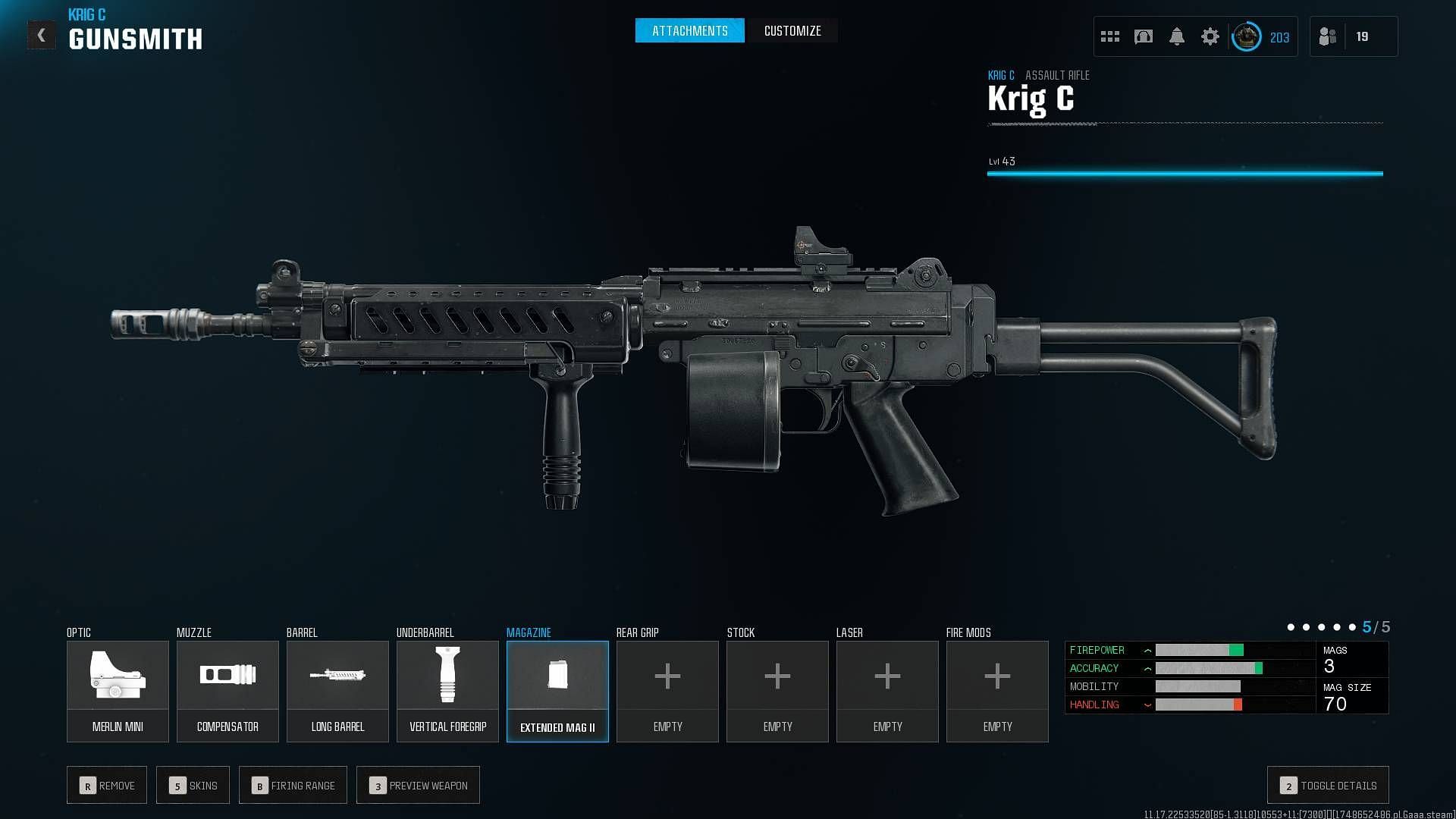Switch to the Customize tab
The width and height of the screenshot is (1456, 819).
(x=792, y=31)
